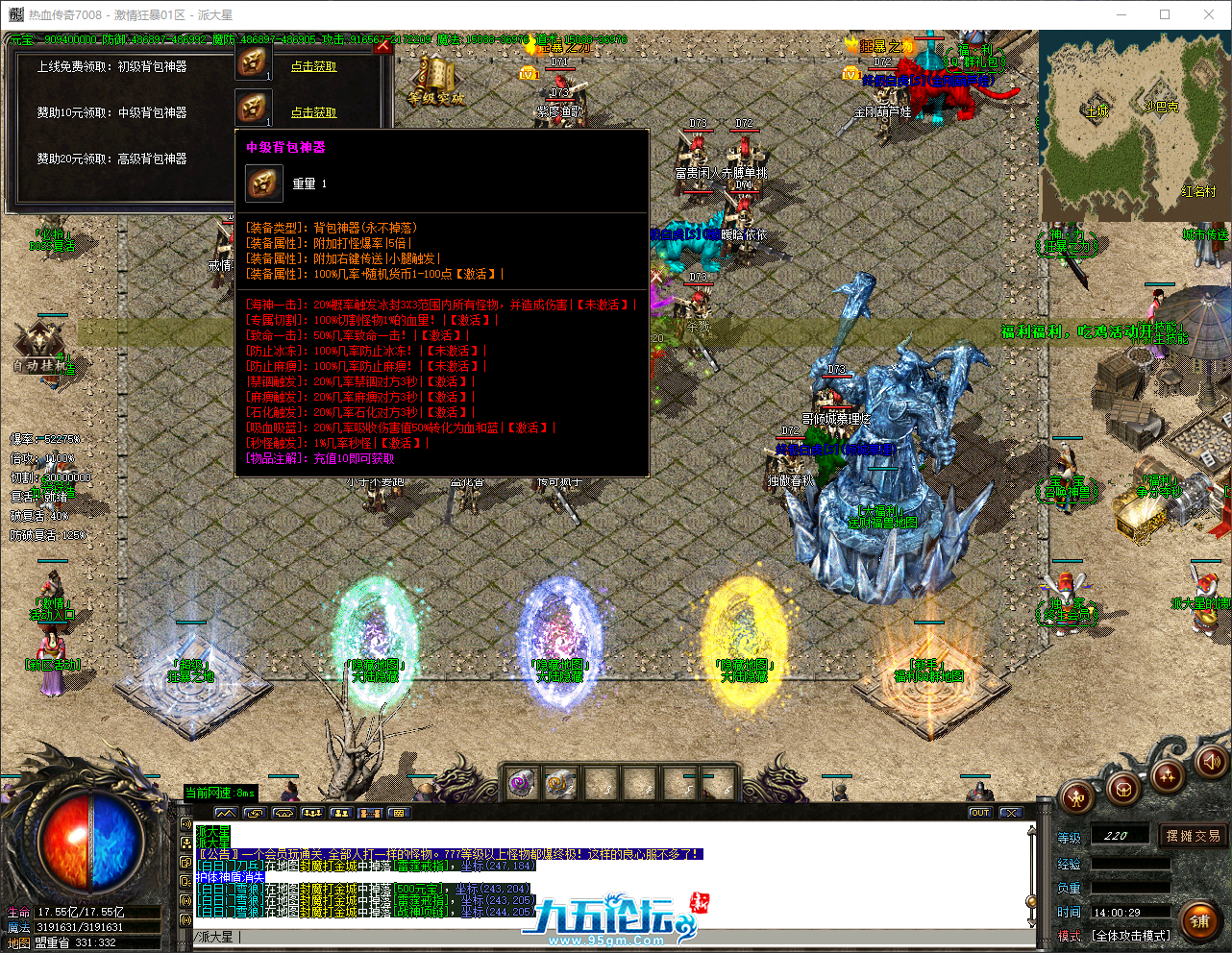Open equipment via the warrior round icon
This screenshot has width=1232, height=953.
[x=1077, y=797]
